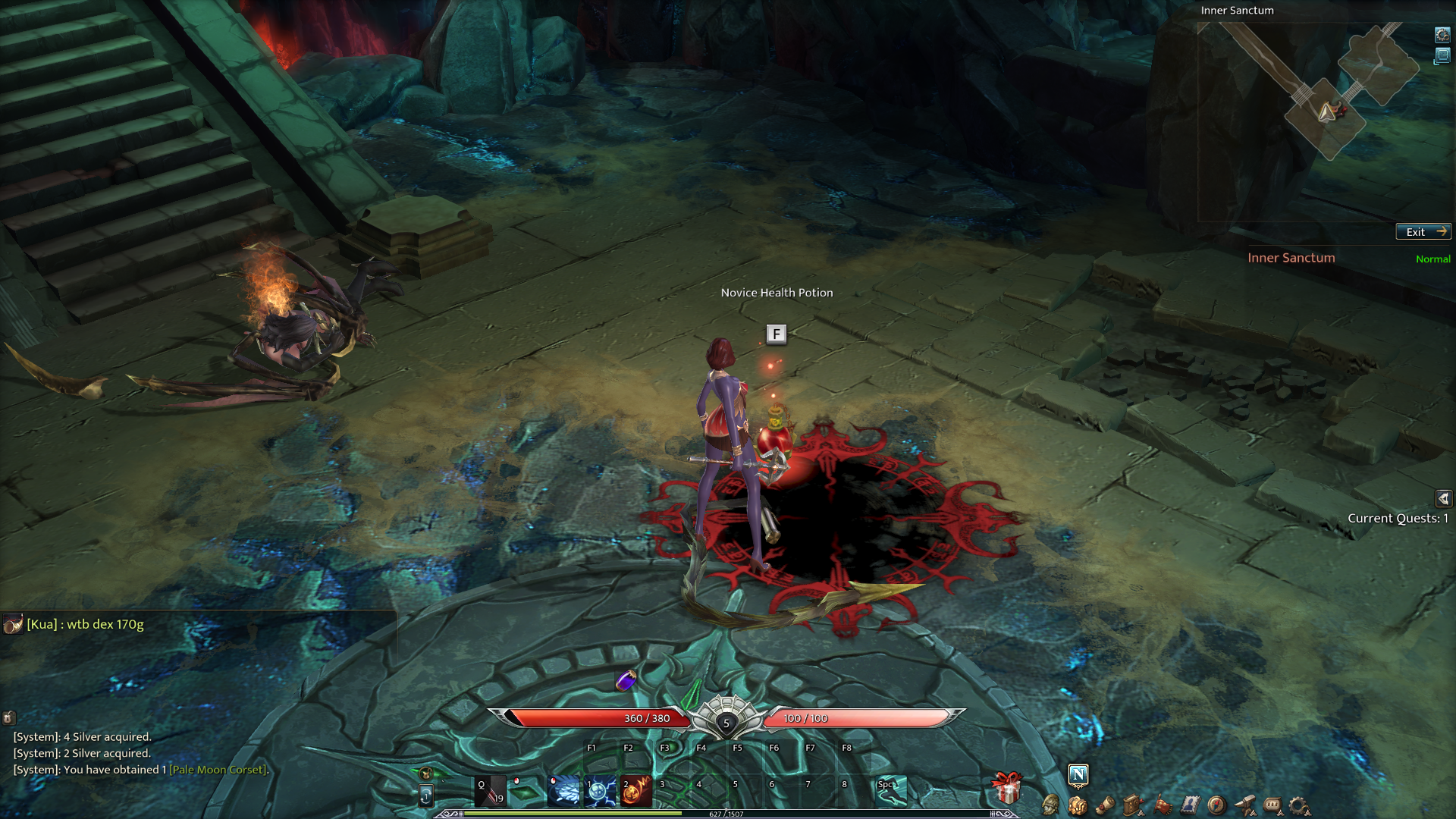Toggle the minimap window-mode icon
Screen dimensions: 1456x819
(1442, 56)
